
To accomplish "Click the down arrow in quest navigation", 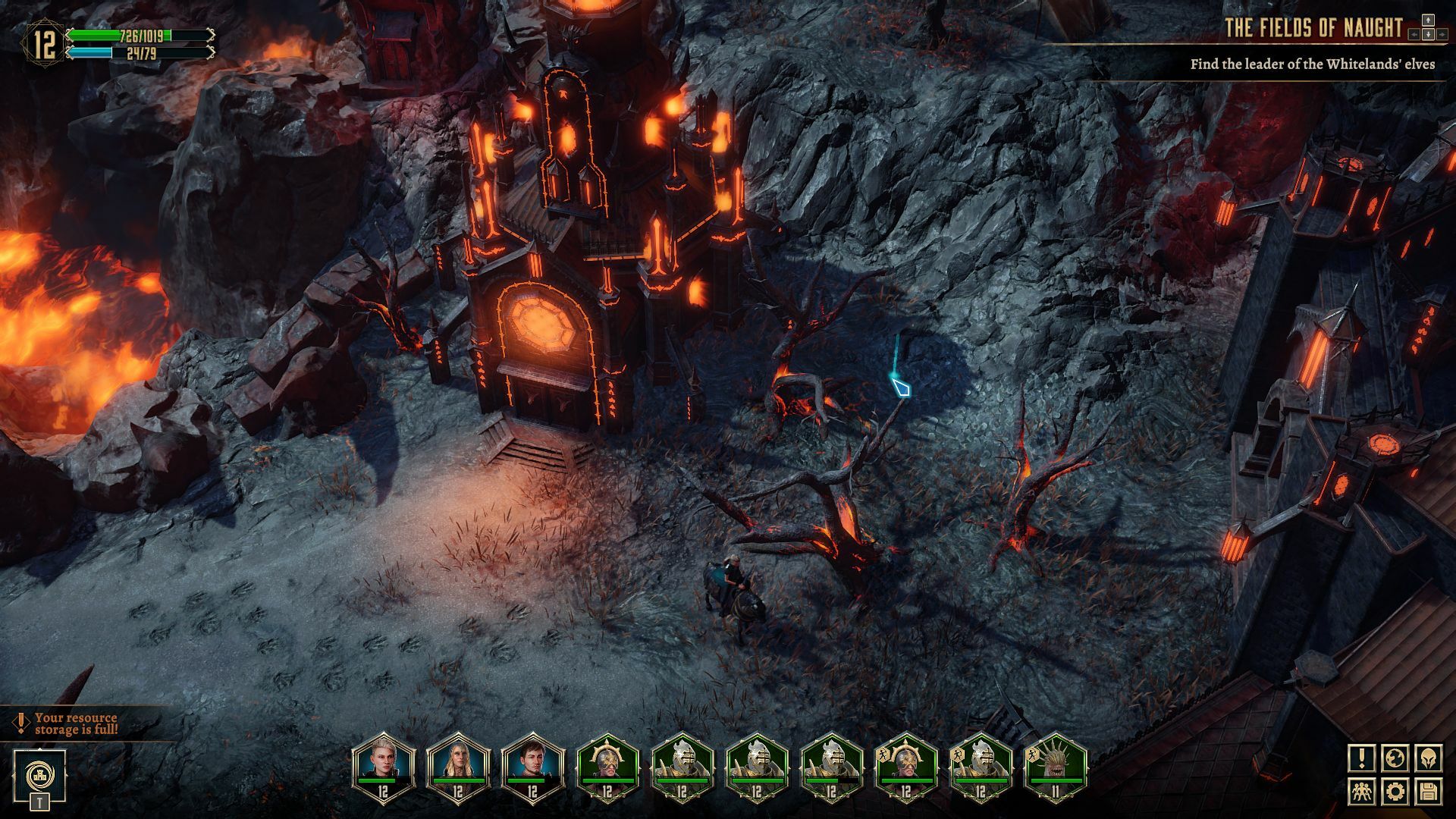I will click(x=1429, y=35).
